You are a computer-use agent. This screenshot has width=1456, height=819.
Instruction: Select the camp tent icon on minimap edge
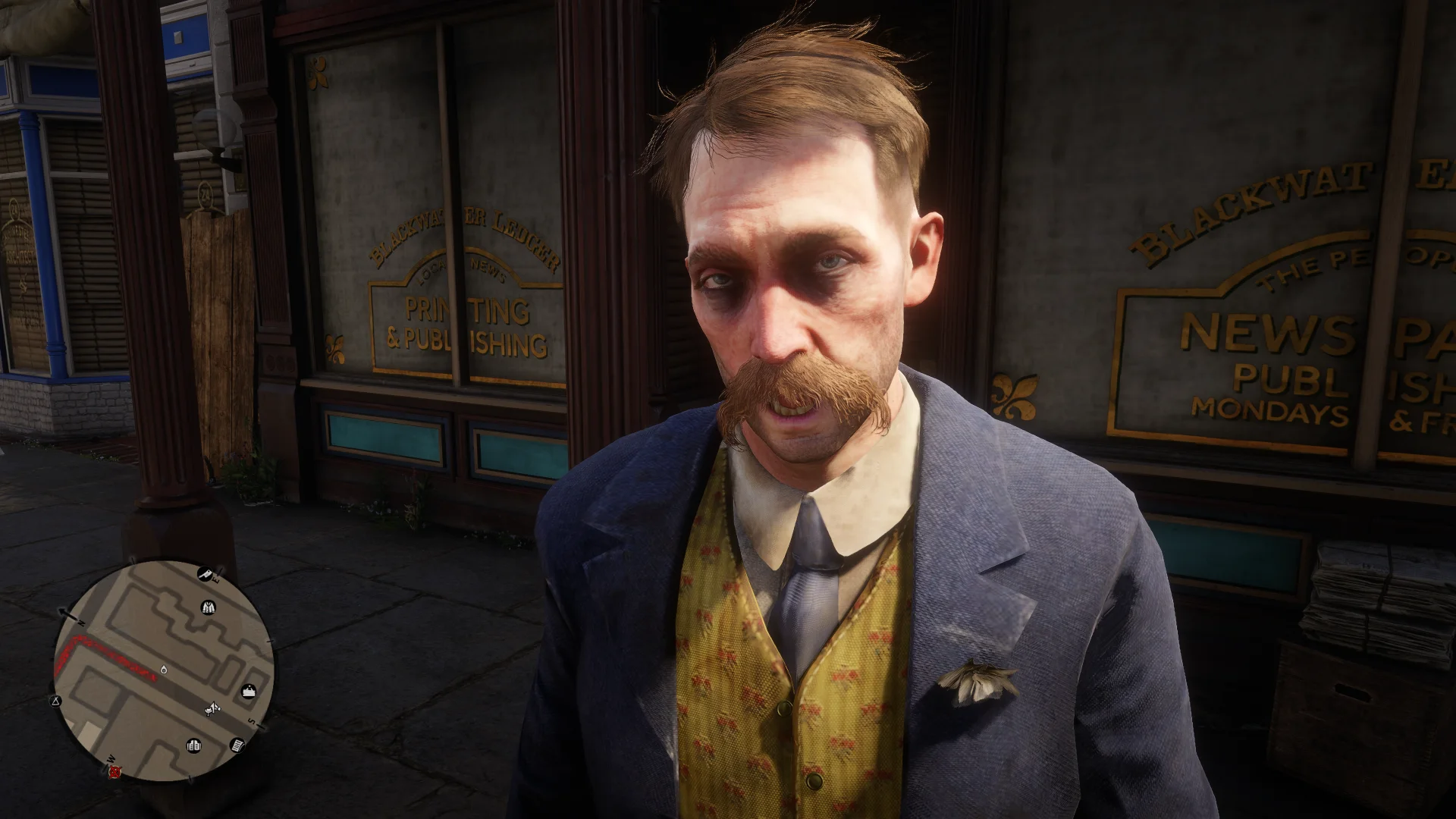[x=56, y=701]
